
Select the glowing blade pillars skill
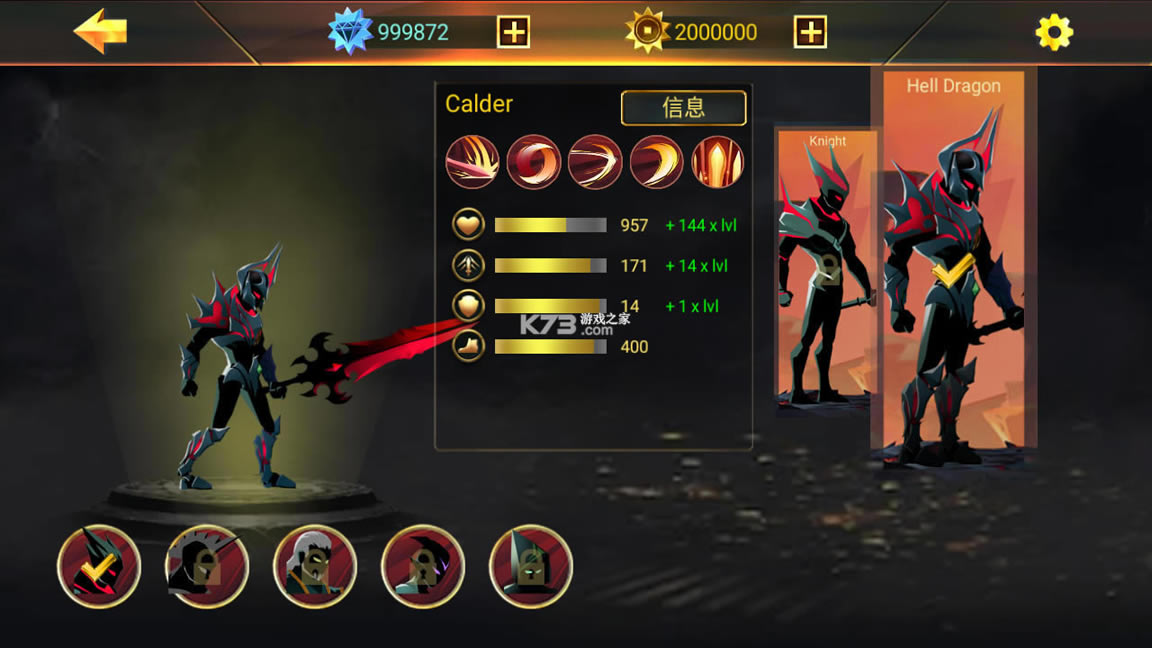(718, 162)
